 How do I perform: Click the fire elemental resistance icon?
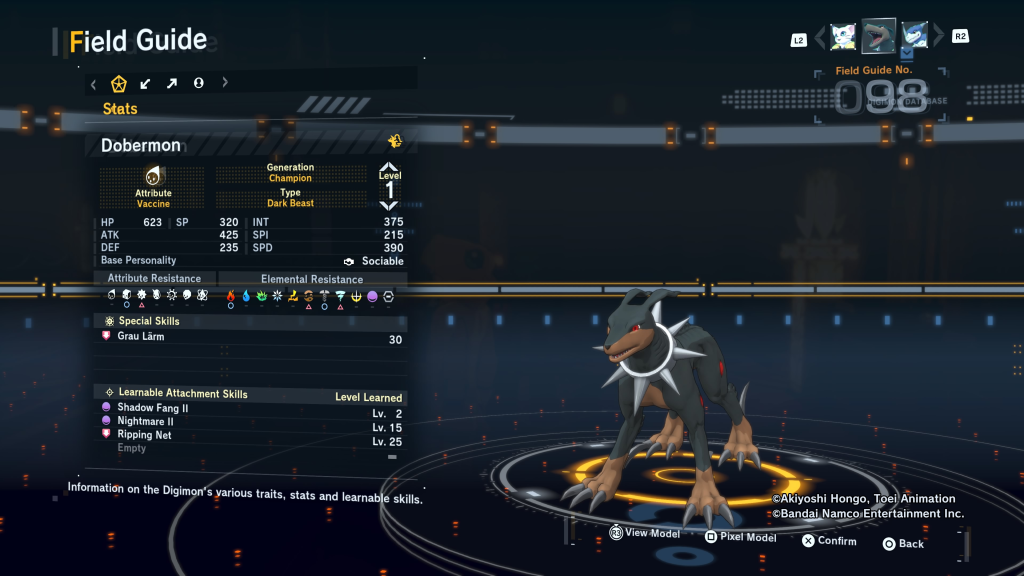[230, 296]
